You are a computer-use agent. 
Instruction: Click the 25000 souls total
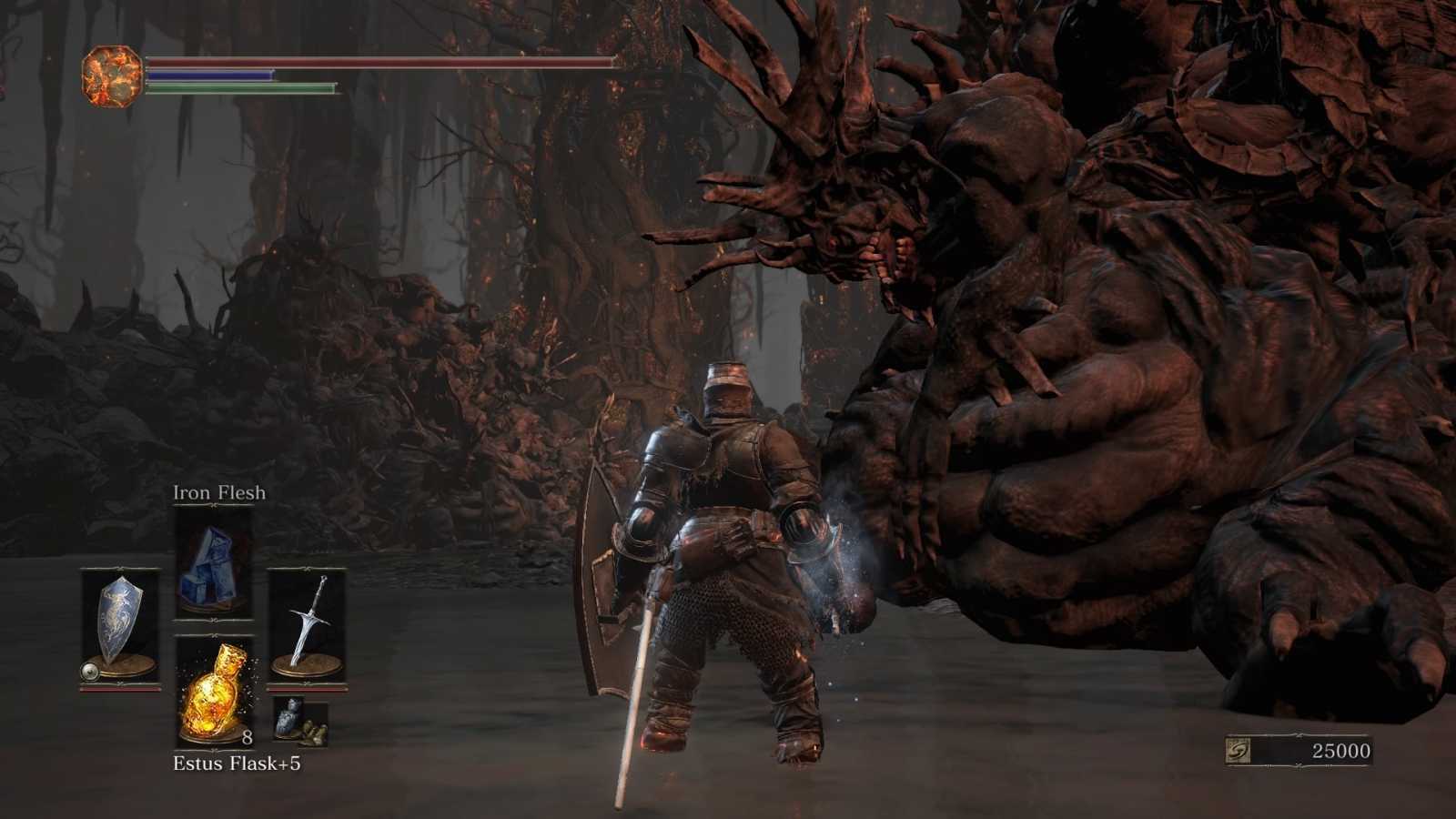click(1341, 752)
